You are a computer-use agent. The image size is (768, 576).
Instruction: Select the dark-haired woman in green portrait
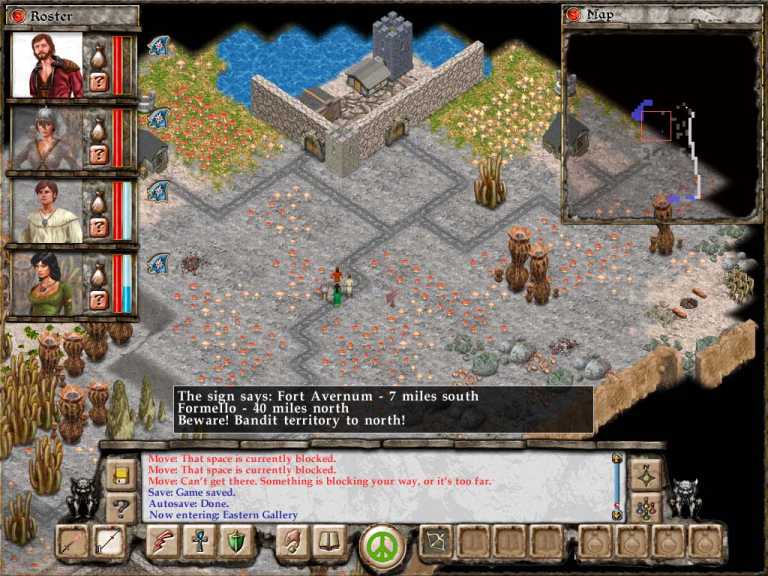click(47, 284)
